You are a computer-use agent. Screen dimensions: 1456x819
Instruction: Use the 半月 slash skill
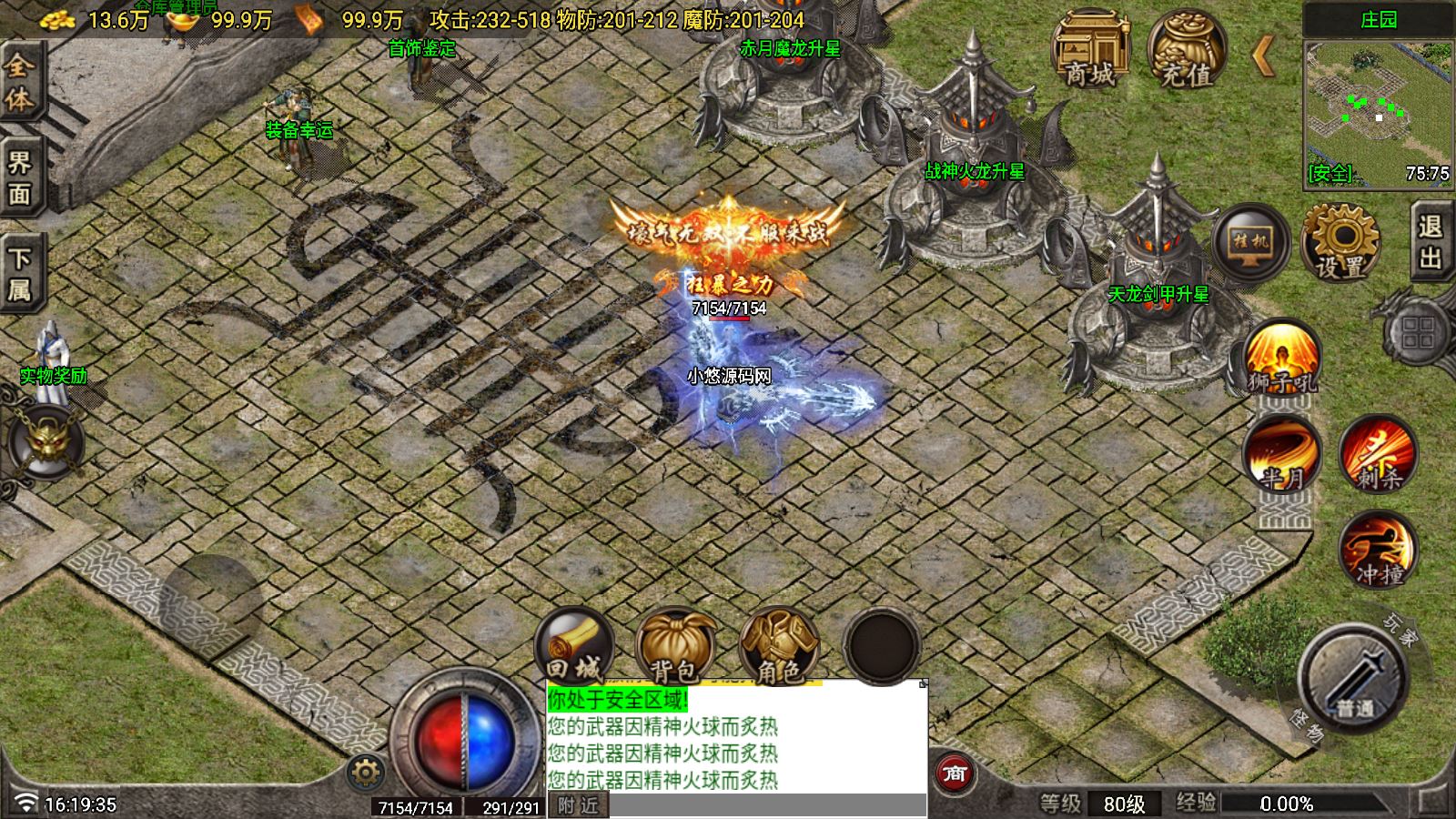(1282, 454)
